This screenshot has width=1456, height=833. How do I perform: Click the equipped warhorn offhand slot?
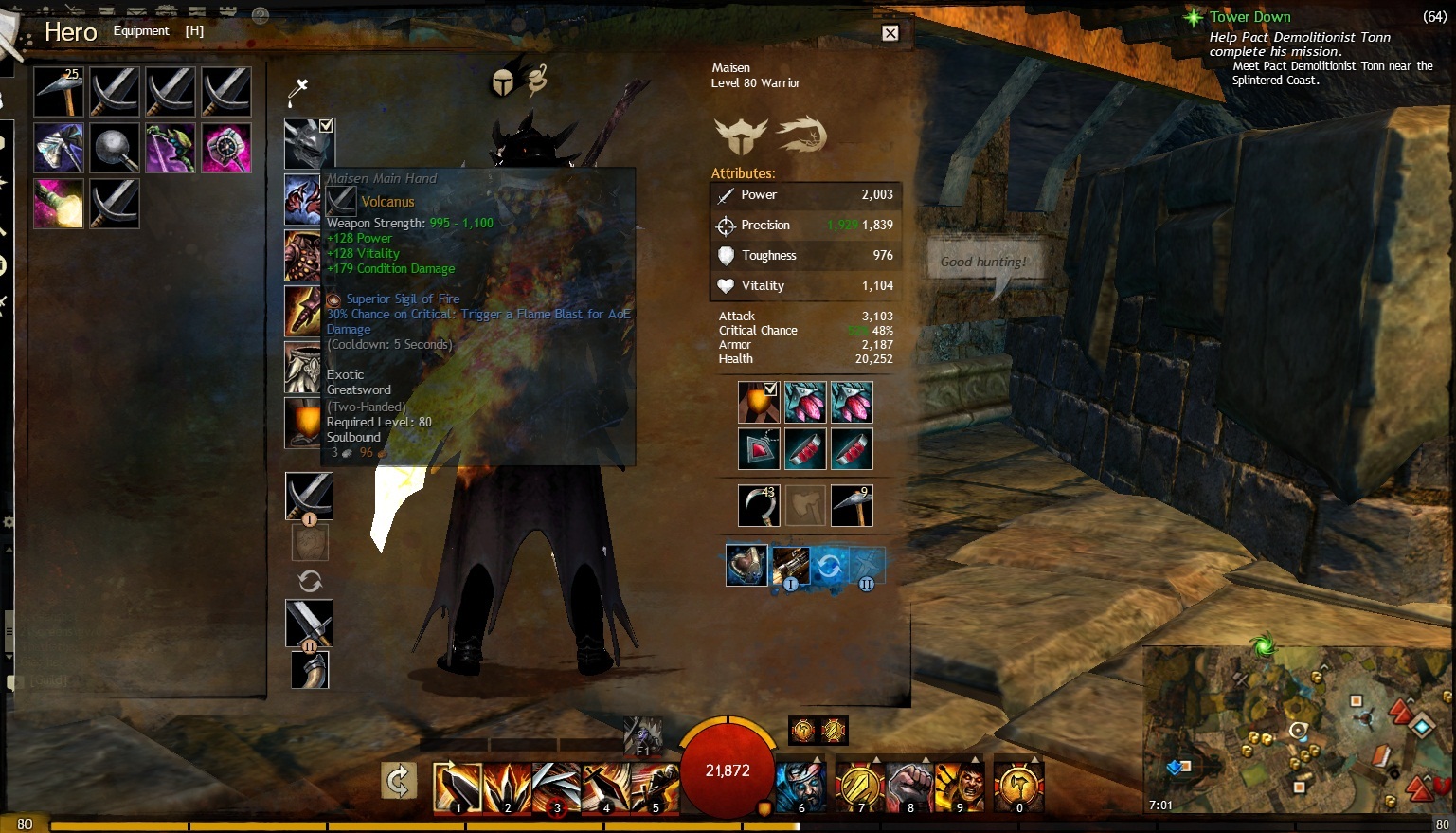(x=310, y=669)
